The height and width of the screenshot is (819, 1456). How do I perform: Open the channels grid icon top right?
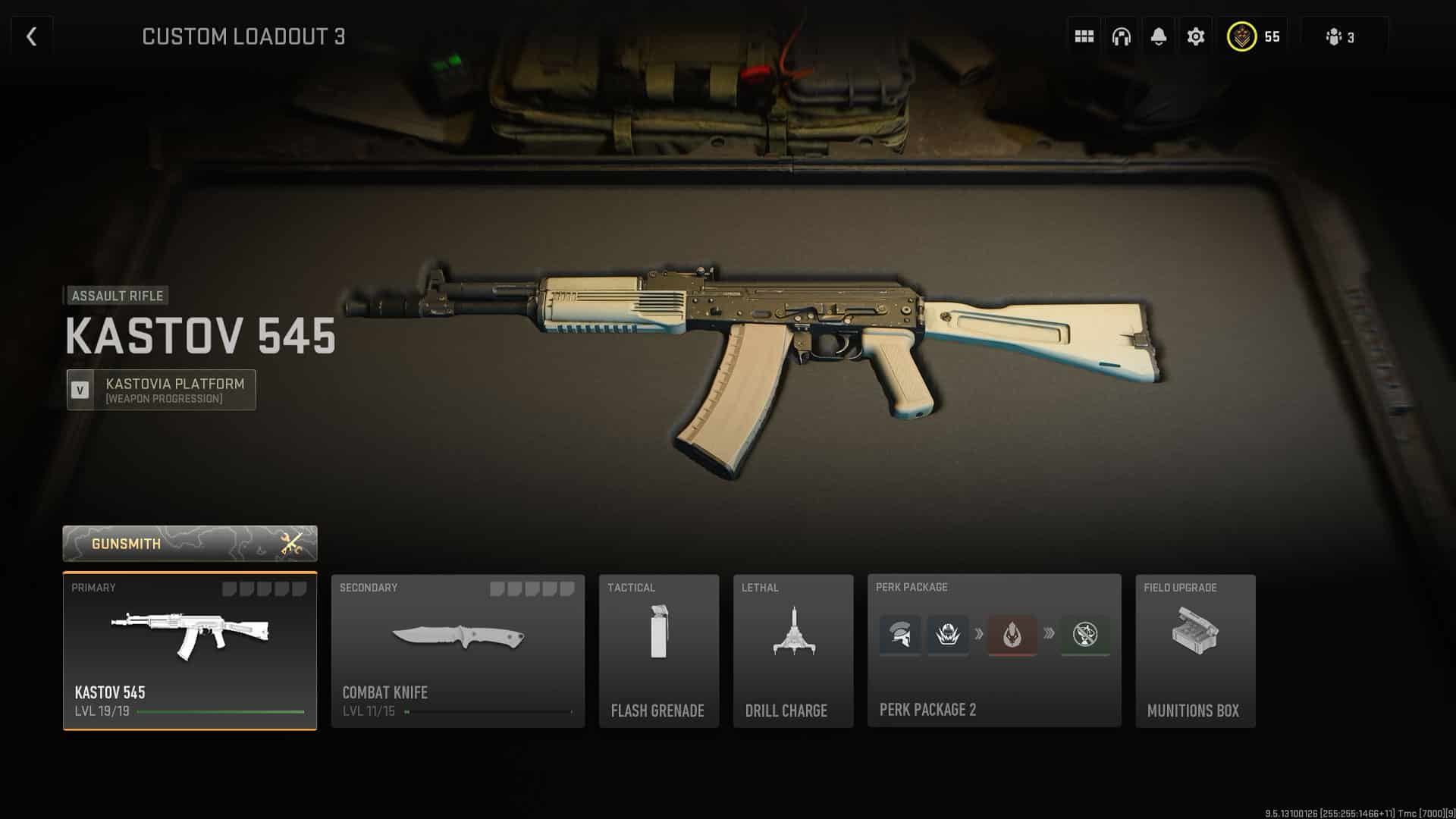point(1083,36)
